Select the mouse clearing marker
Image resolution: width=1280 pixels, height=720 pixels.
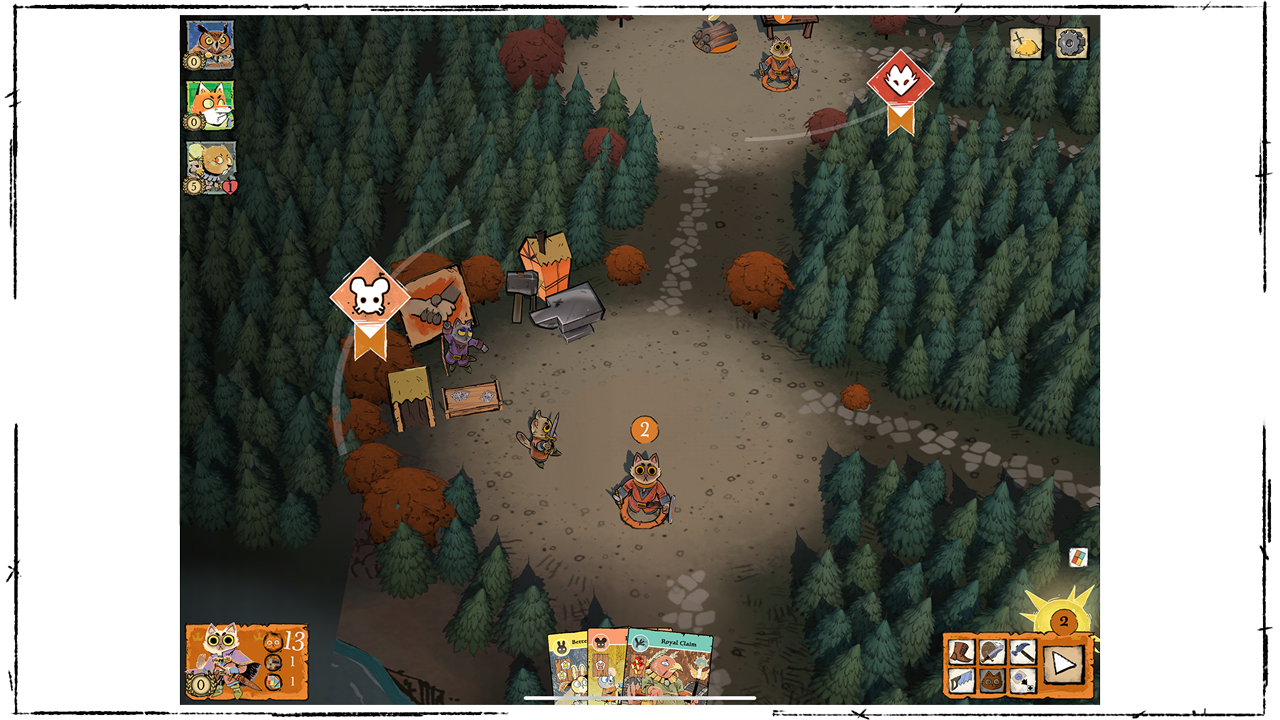(x=370, y=295)
